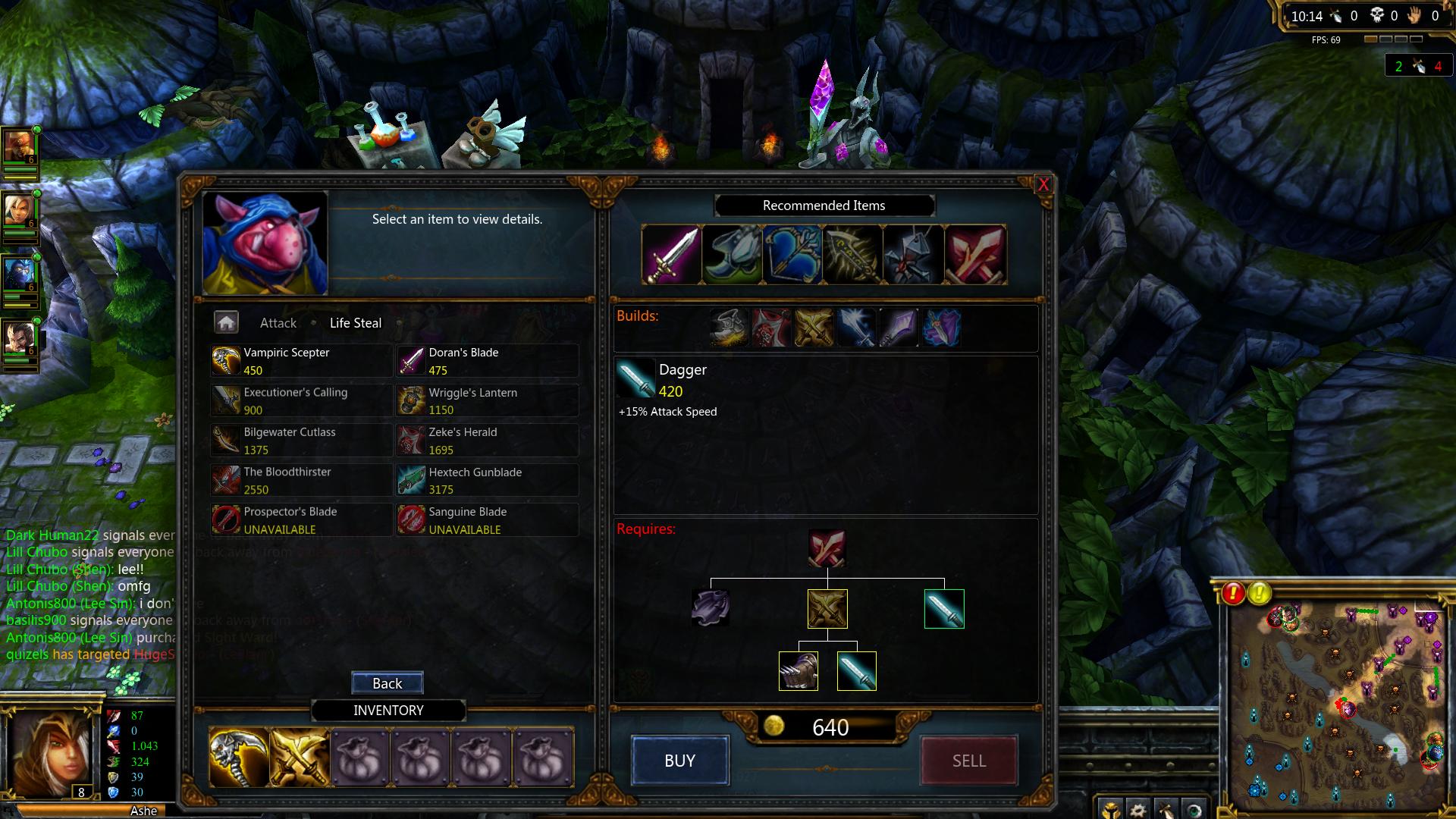Select Vampiric Scepter from the list
This screenshot has height=819, width=1456.
(301, 361)
